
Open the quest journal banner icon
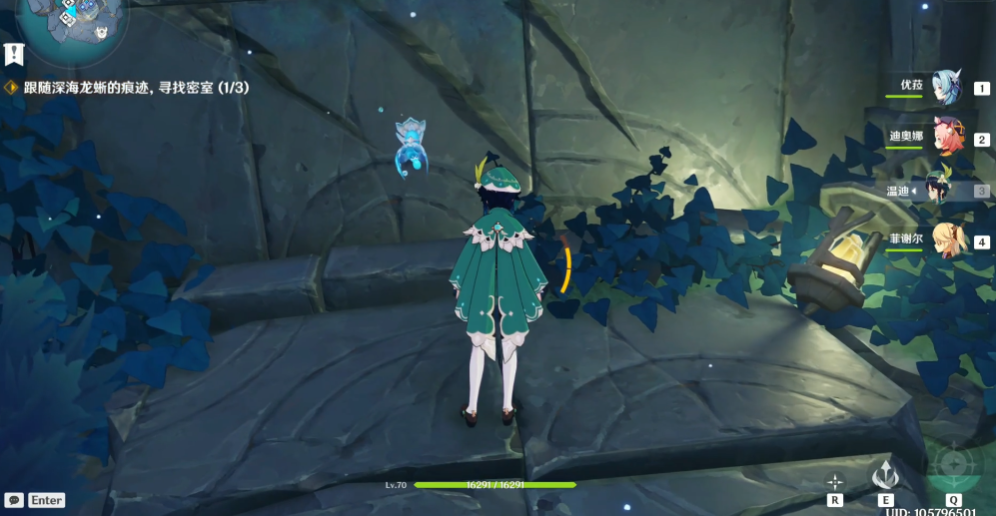(x=13, y=52)
